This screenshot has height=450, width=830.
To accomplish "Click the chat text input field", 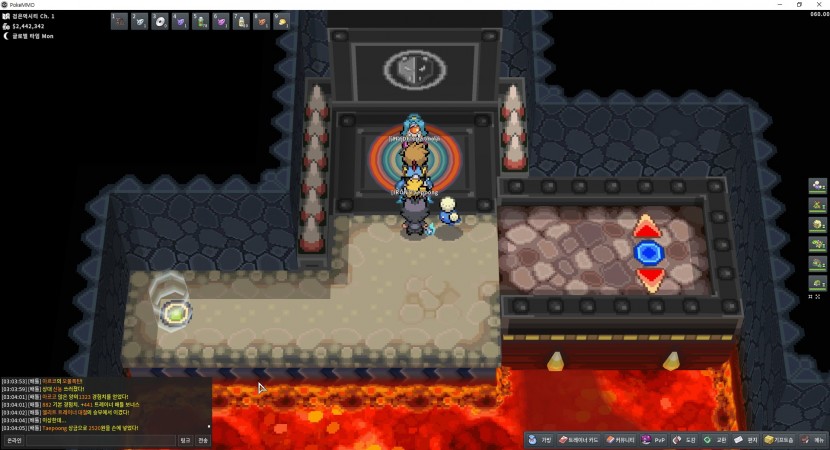I will click(x=100, y=440).
